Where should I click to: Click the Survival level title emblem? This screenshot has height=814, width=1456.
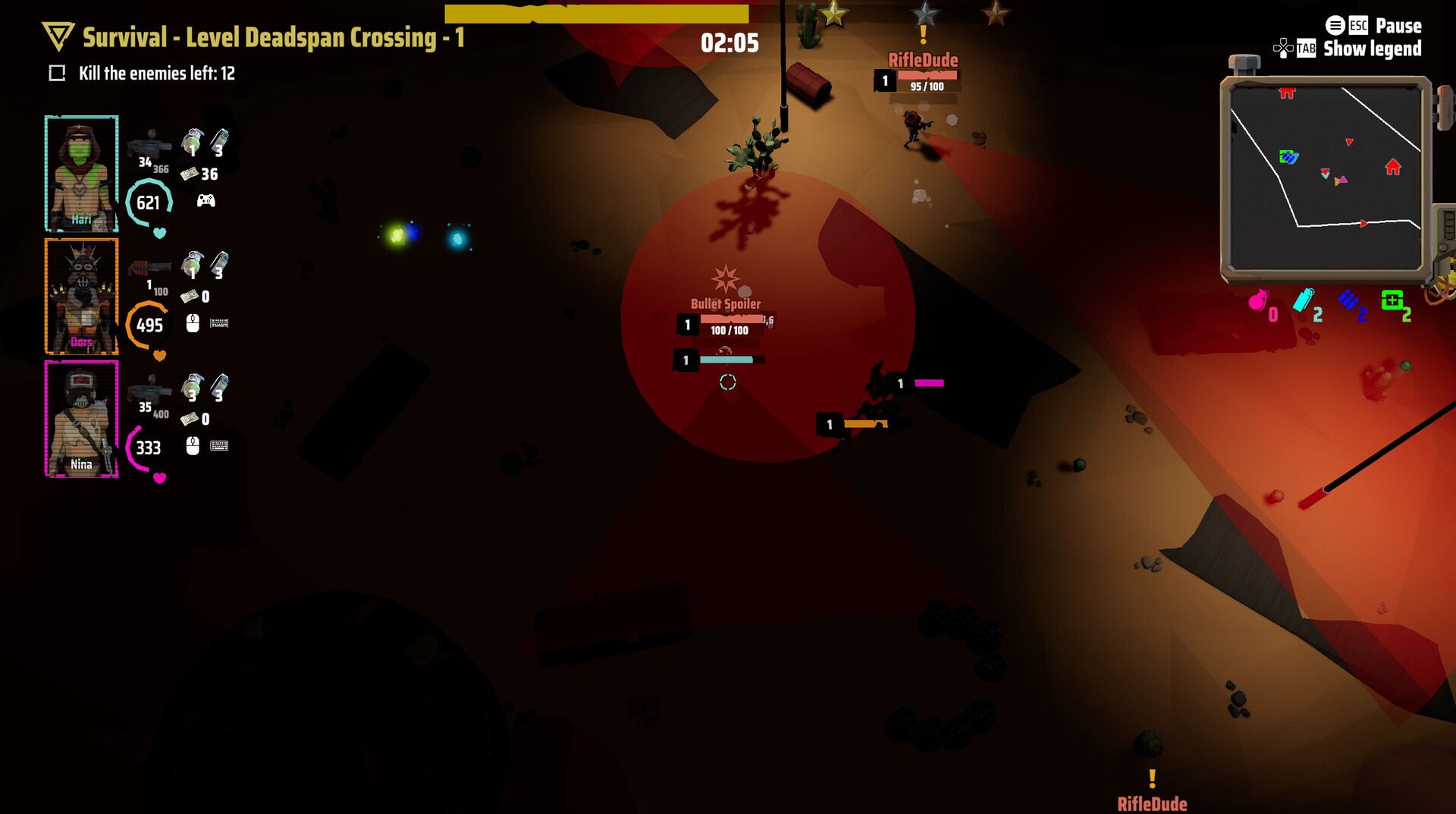(x=58, y=36)
